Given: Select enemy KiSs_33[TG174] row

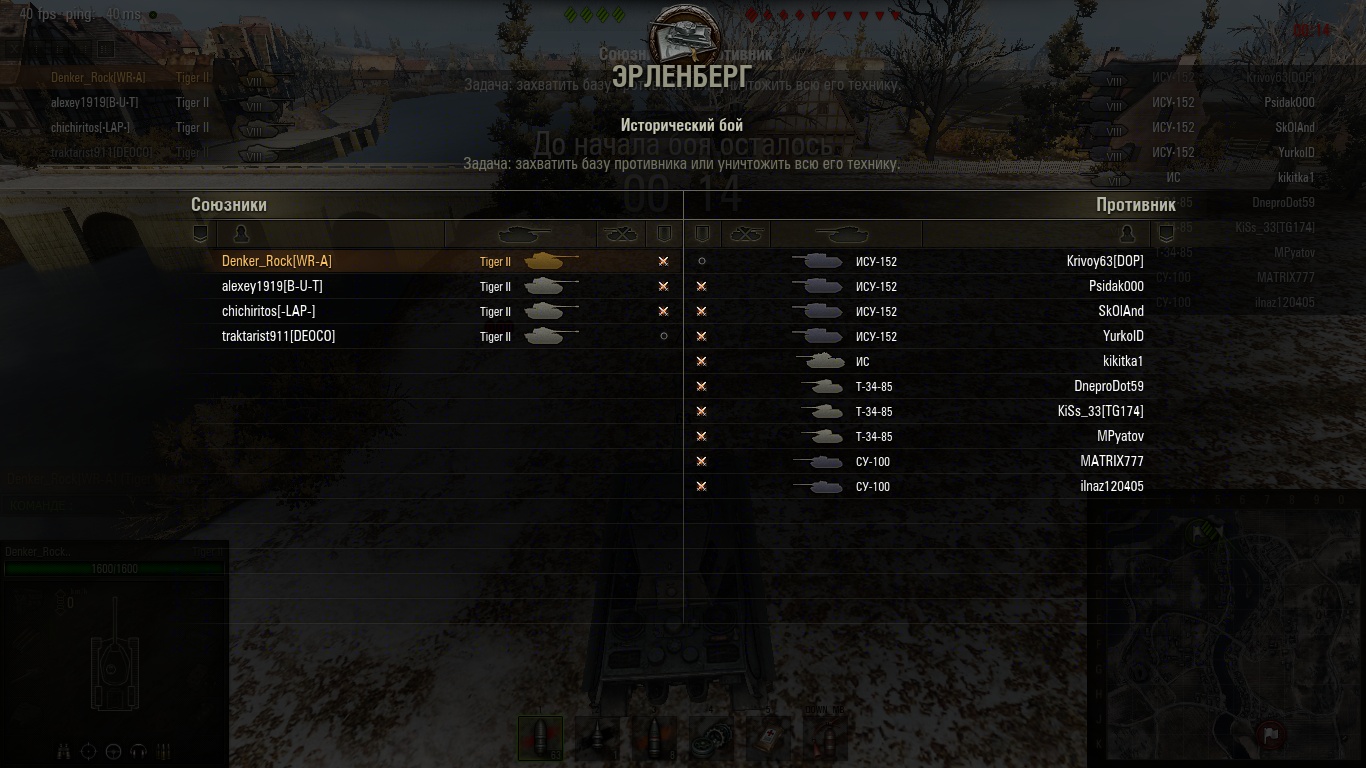Looking at the screenshot, I should 1100,411.
